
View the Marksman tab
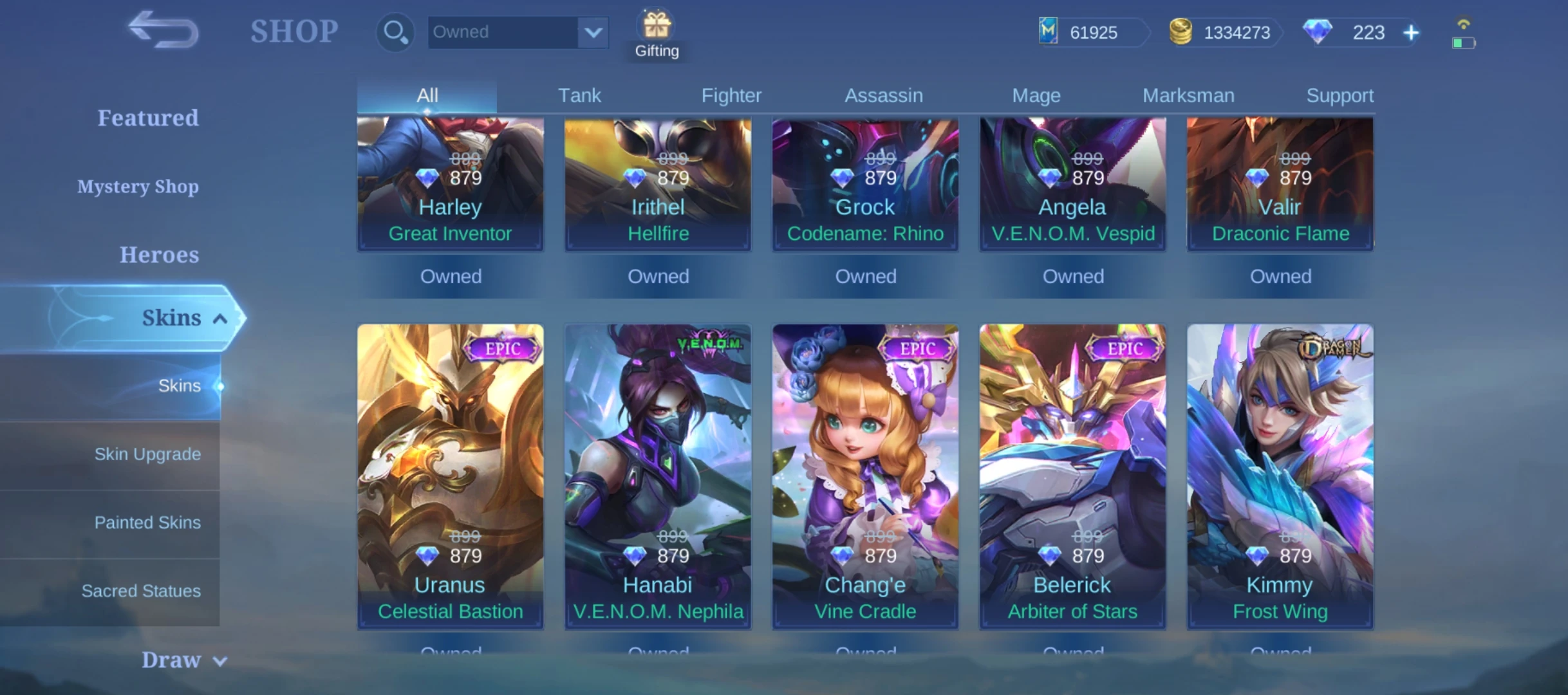(1188, 96)
